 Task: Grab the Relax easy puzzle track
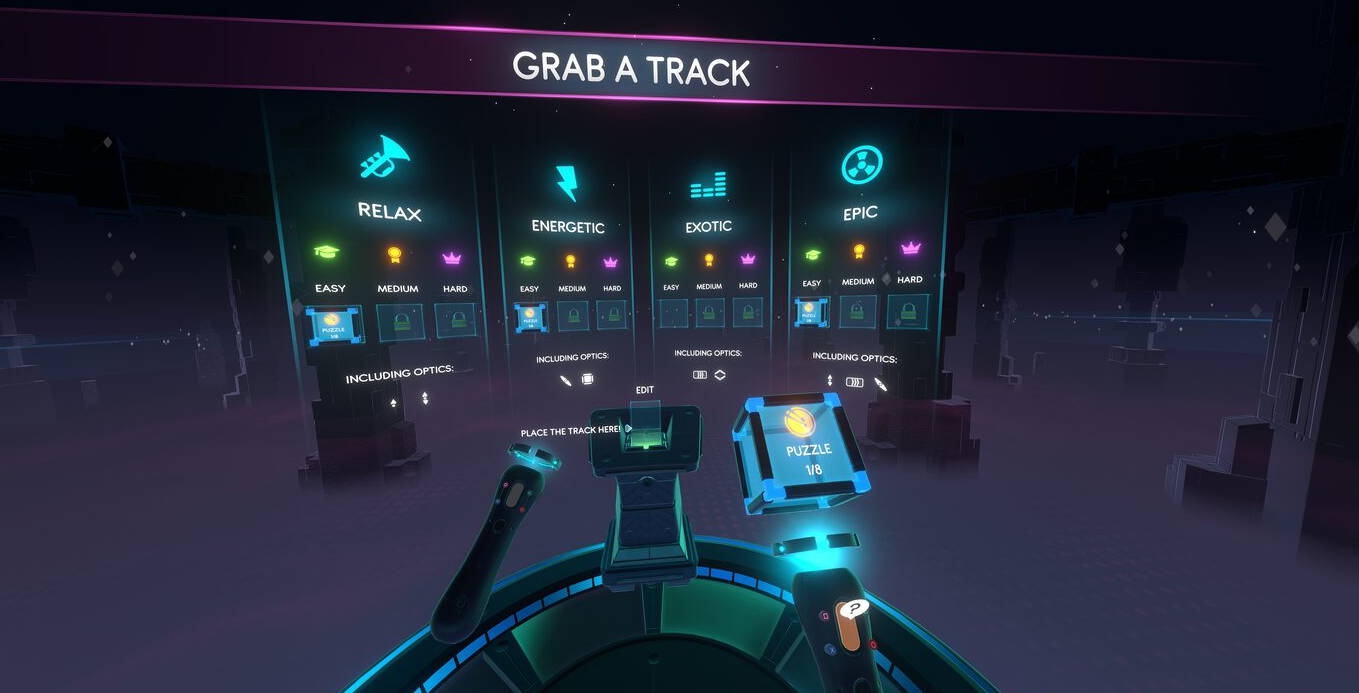[335, 325]
